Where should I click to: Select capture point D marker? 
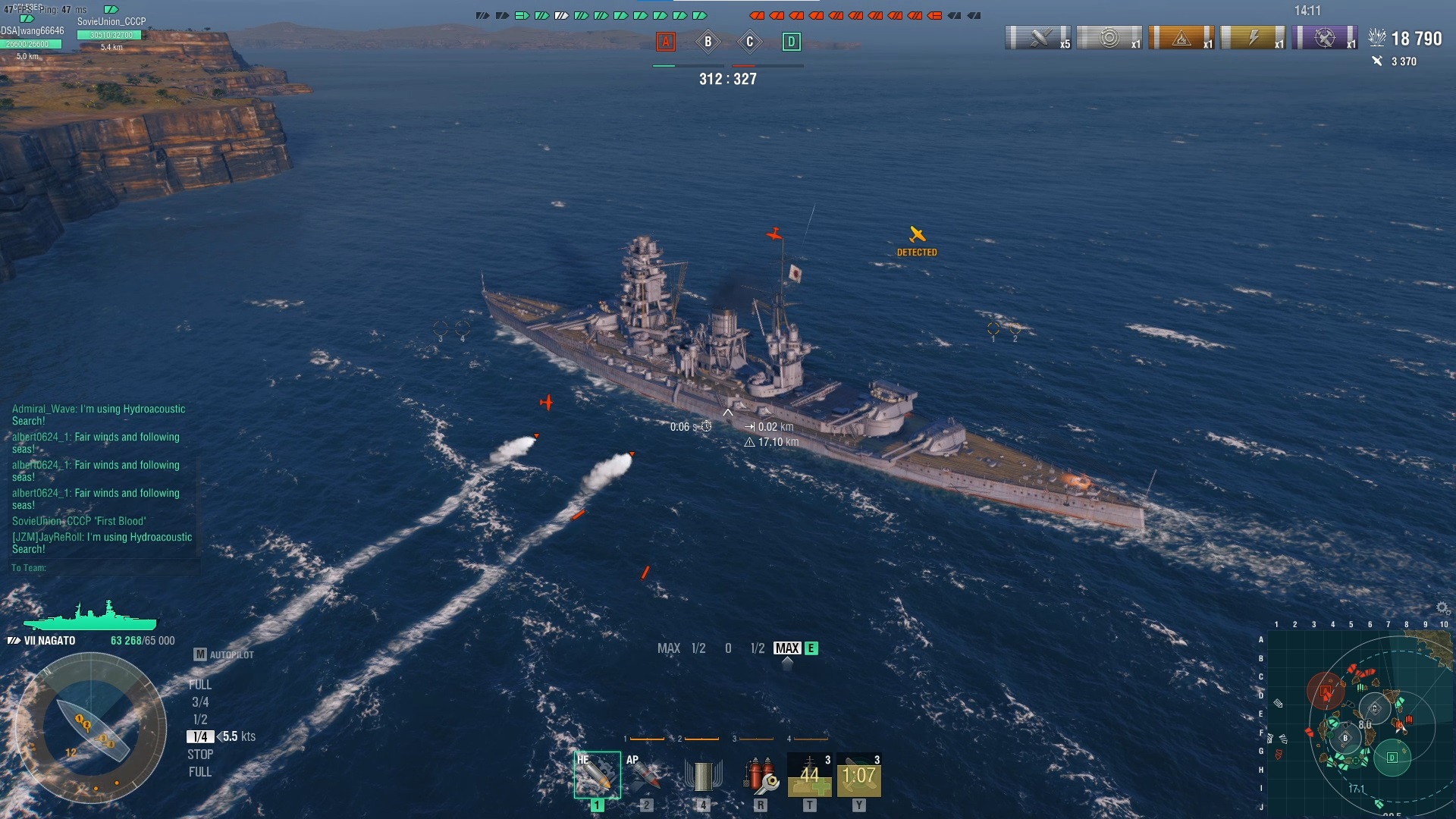pos(791,42)
